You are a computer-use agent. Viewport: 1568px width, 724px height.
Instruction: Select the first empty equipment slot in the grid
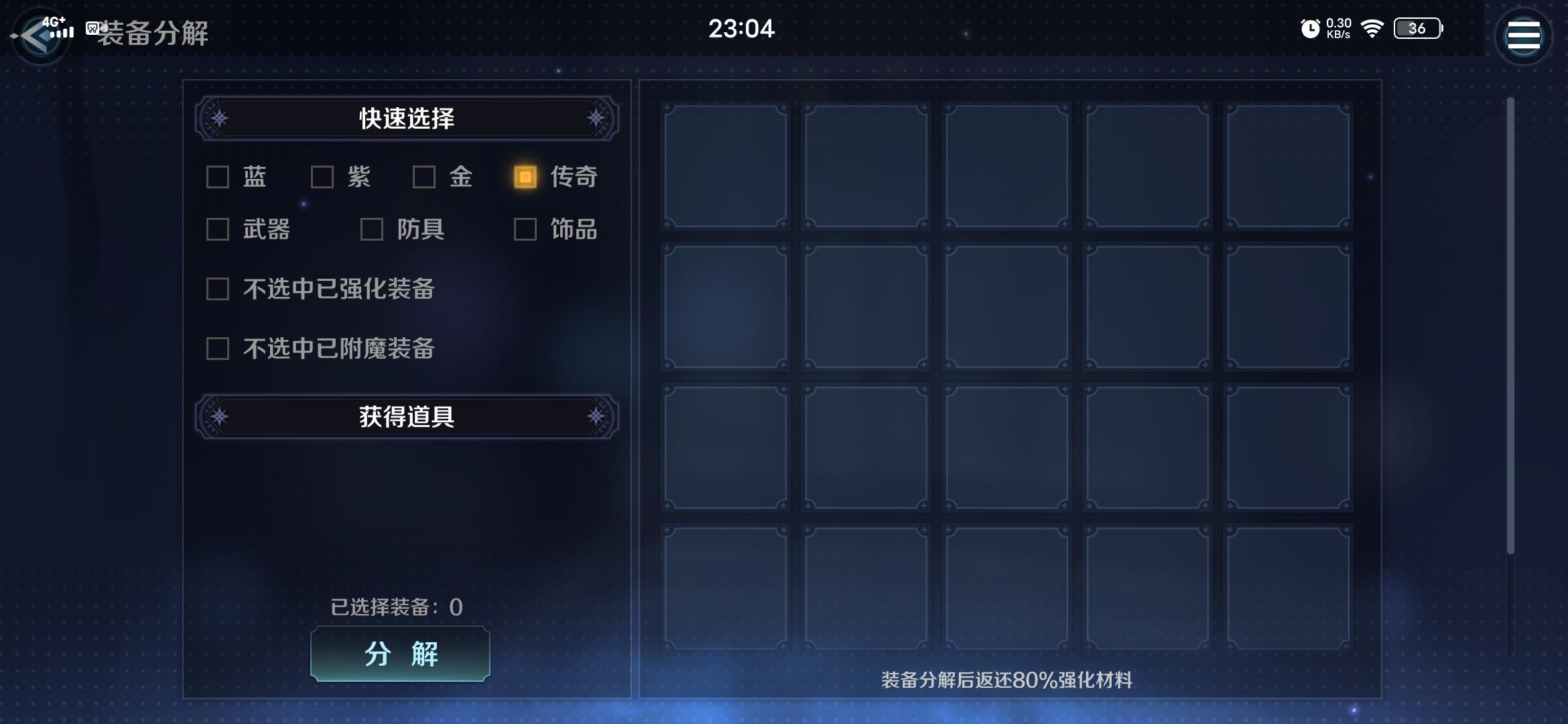coord(724,164)
